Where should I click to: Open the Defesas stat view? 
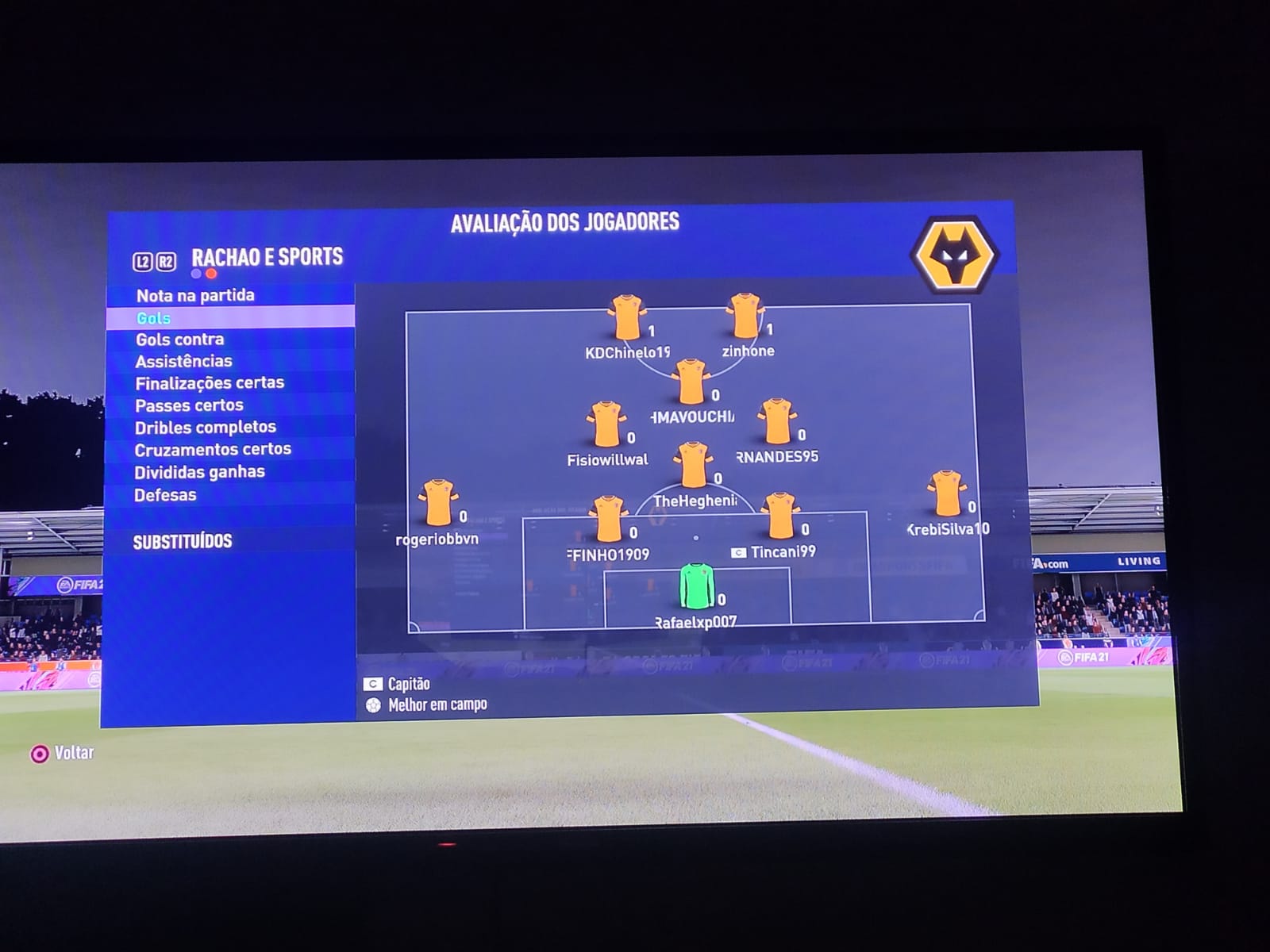tap(165, 495)
